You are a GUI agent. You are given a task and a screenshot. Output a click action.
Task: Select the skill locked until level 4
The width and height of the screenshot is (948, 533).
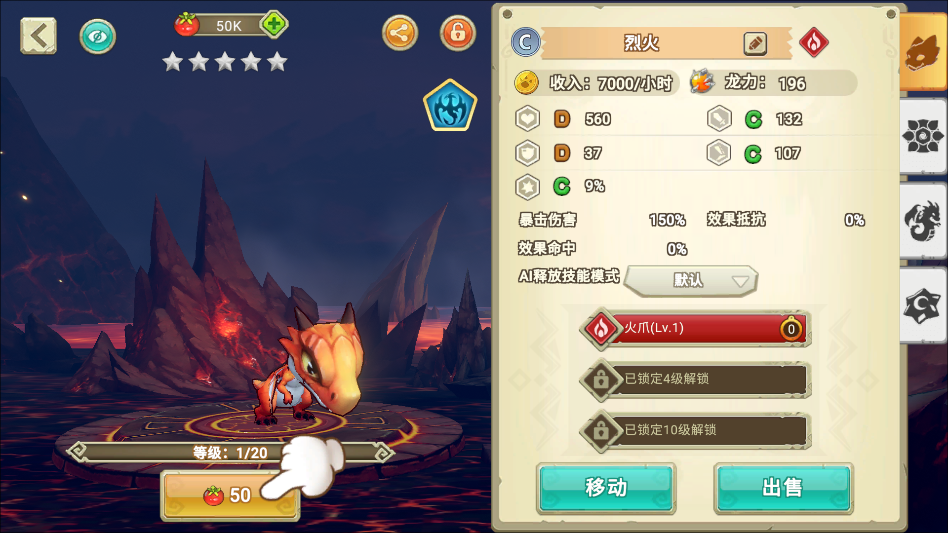(697, 379)
